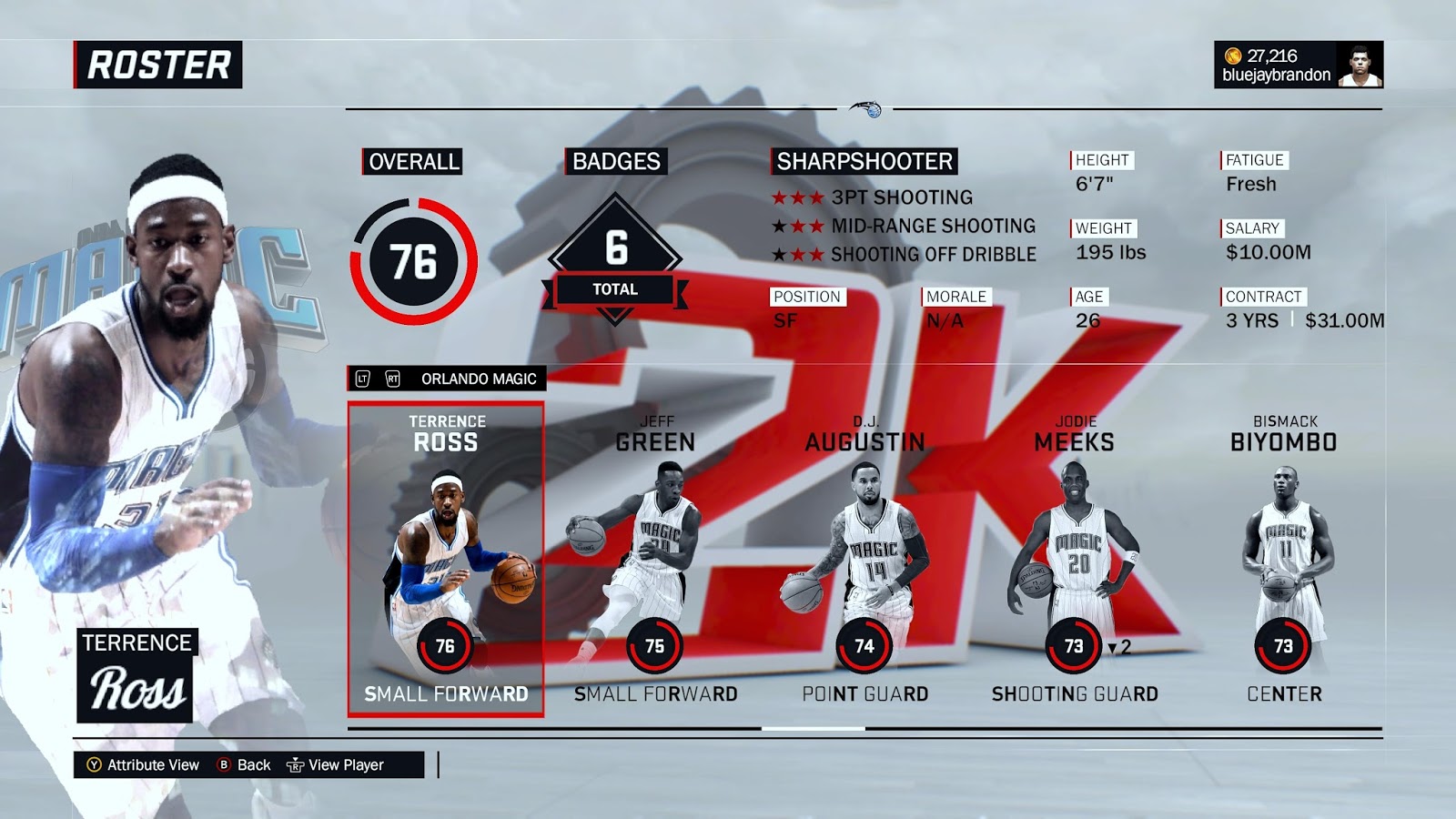
Task: Click the bluejaybrandon gamertag
Action: pos(1274,71)
